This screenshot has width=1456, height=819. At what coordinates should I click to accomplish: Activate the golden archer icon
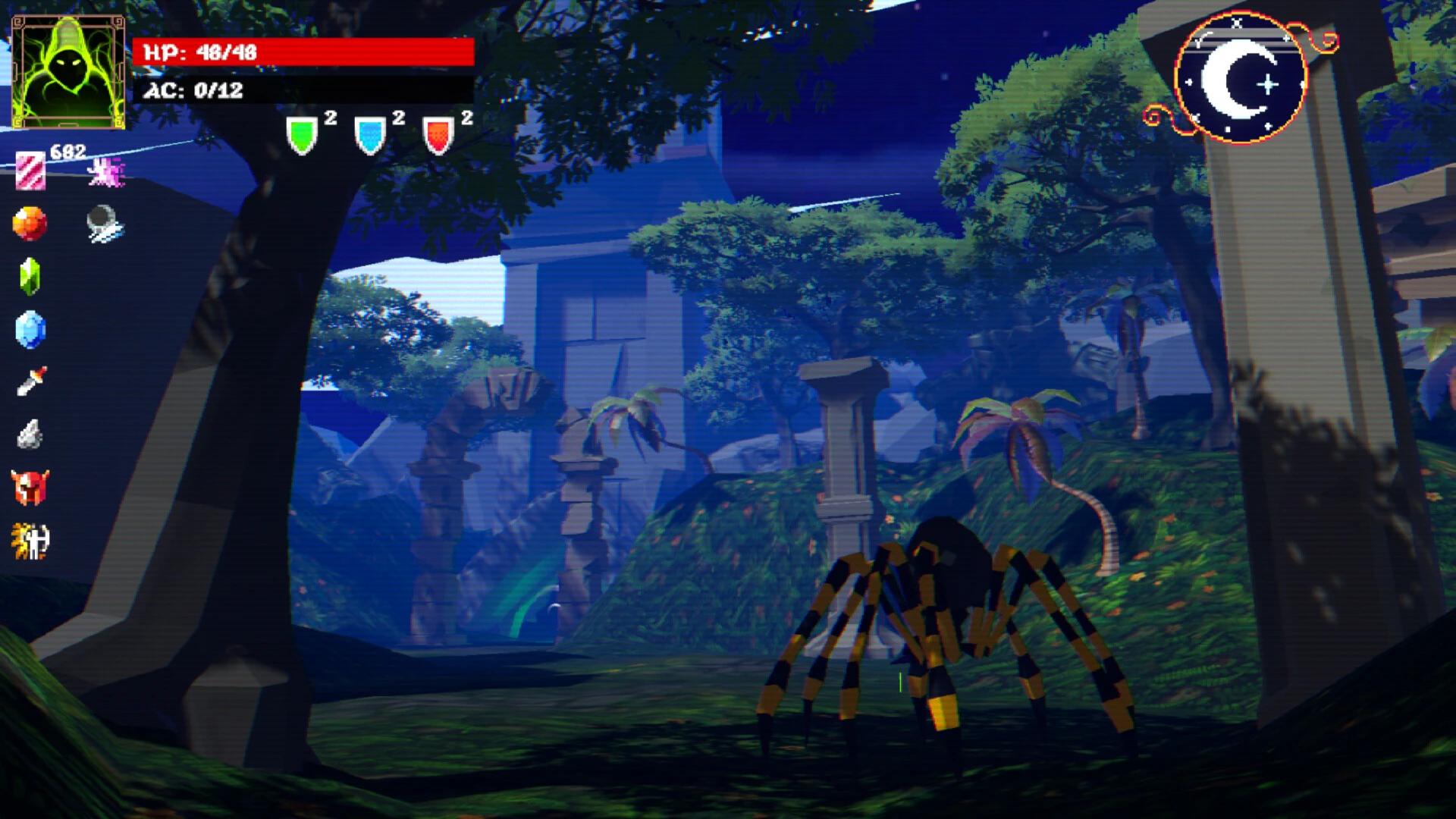click(30, 541)
